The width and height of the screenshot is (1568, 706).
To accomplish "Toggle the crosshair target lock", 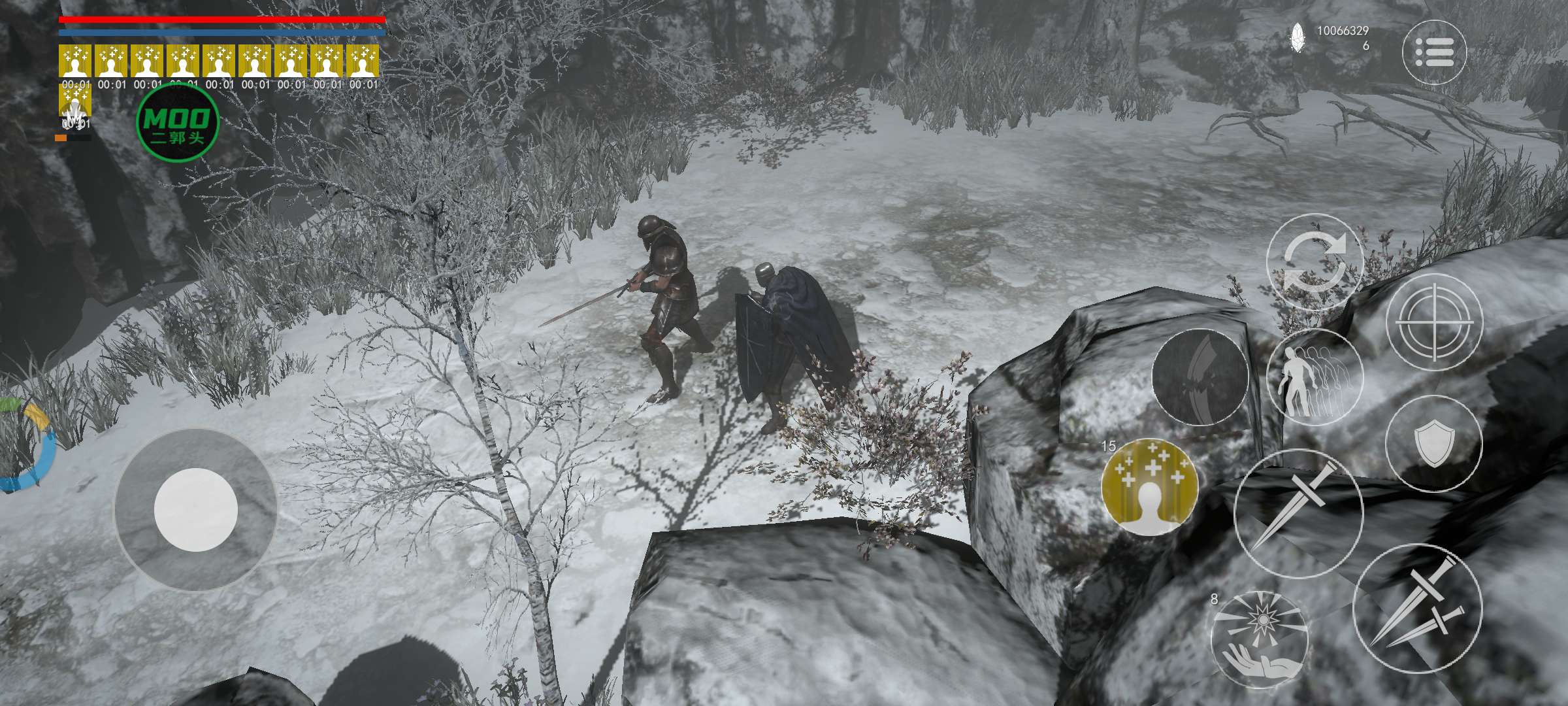I will (x=1434, y=322).
